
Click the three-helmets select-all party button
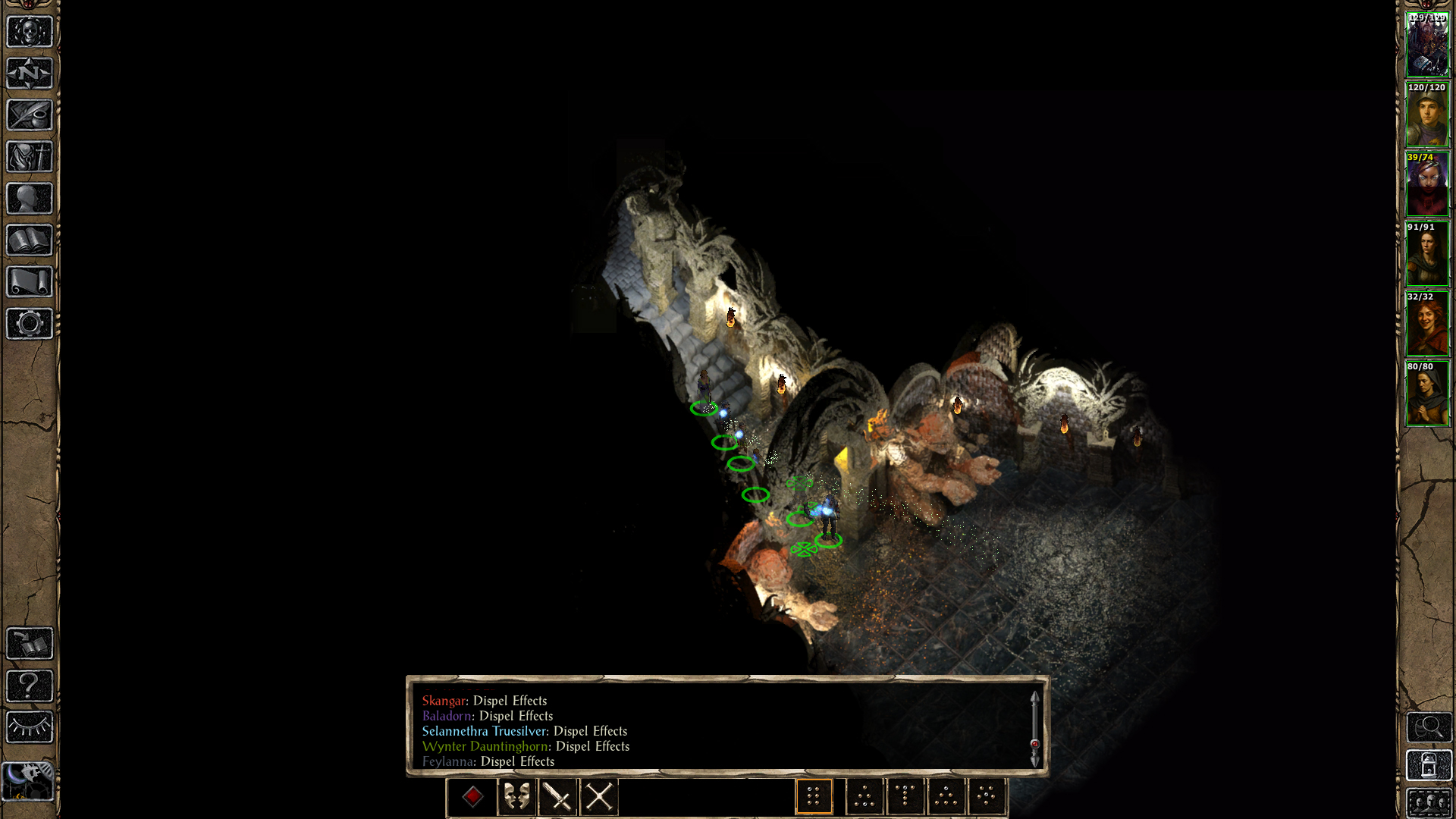(x=1429, y=803)
